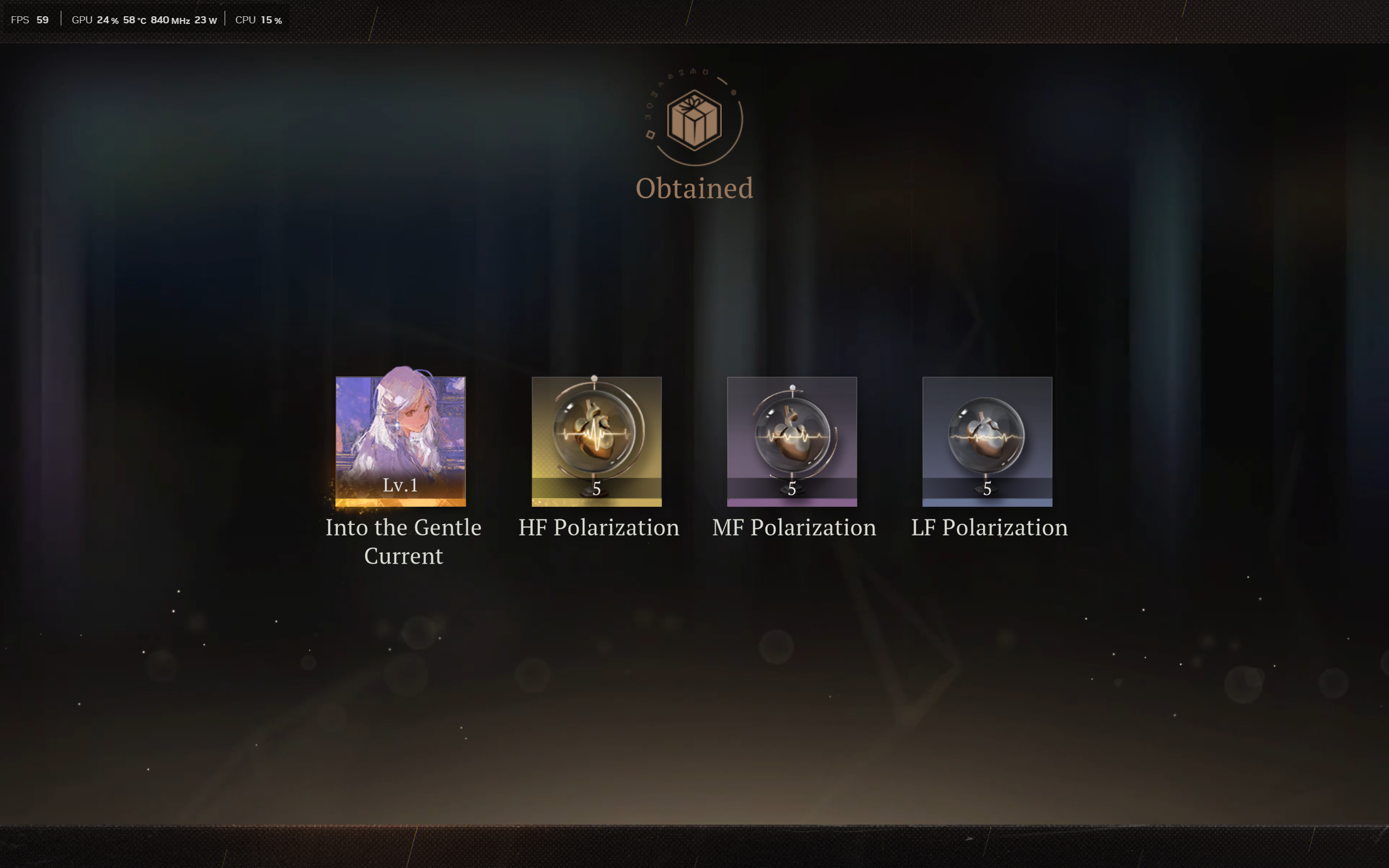Select the Into the Gentle Current reward
1389x868 pixels.
click(400, 441)
